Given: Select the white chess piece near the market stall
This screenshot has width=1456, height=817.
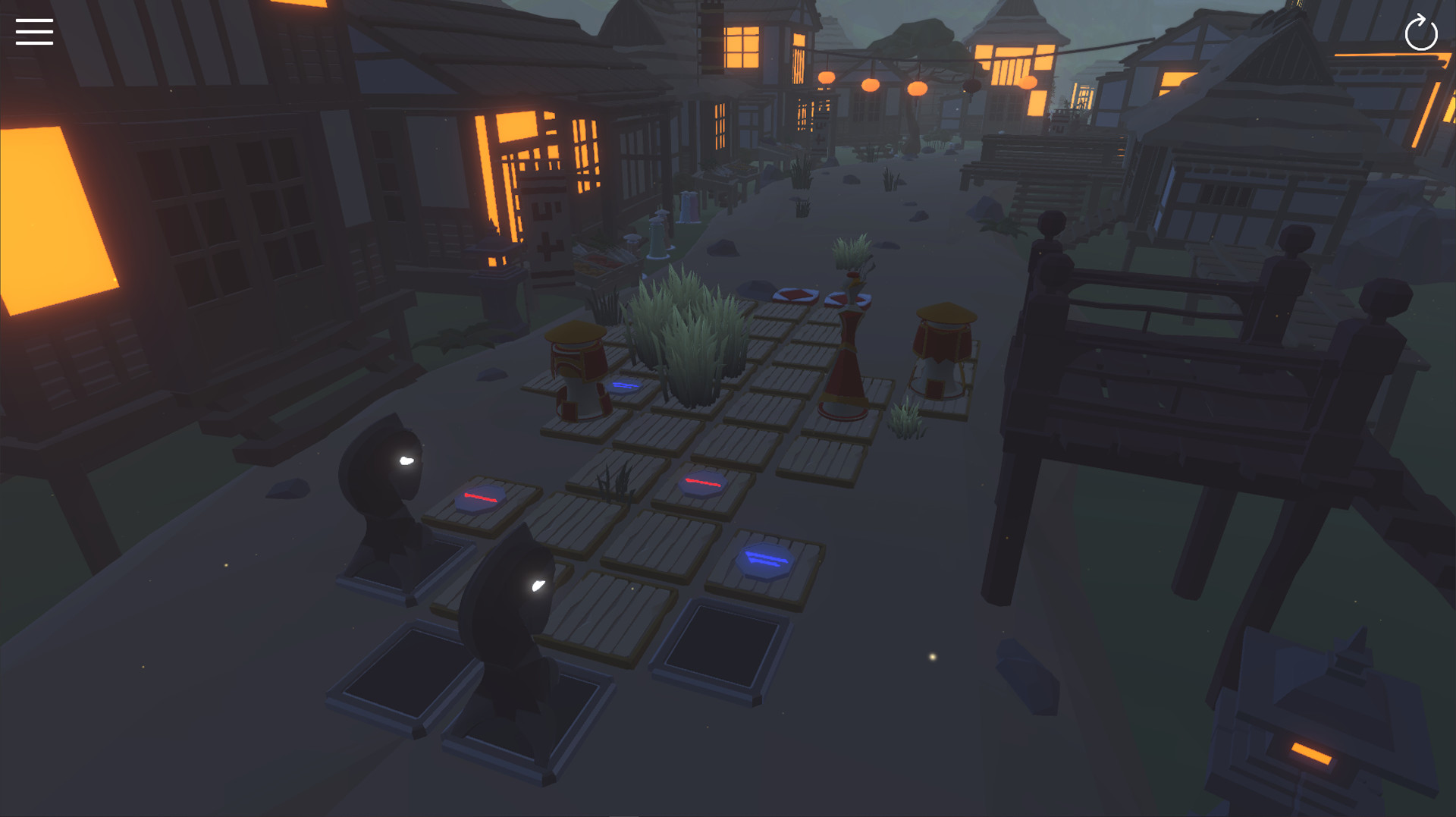Looking at the screenshot, I should [657, 239].
